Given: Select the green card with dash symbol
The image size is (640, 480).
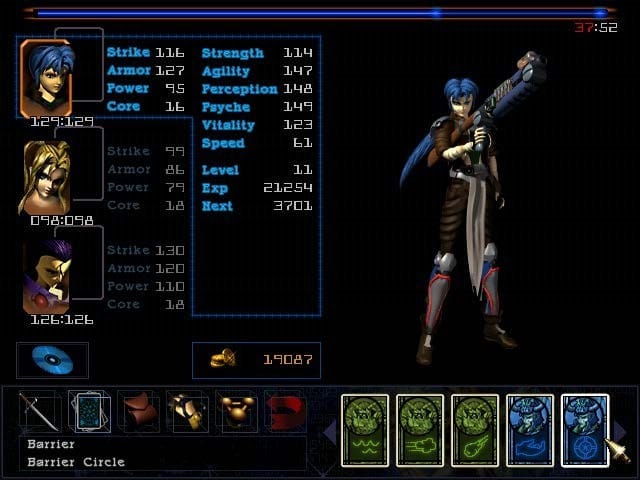Looking at the screenshot, I should point(420,430).
